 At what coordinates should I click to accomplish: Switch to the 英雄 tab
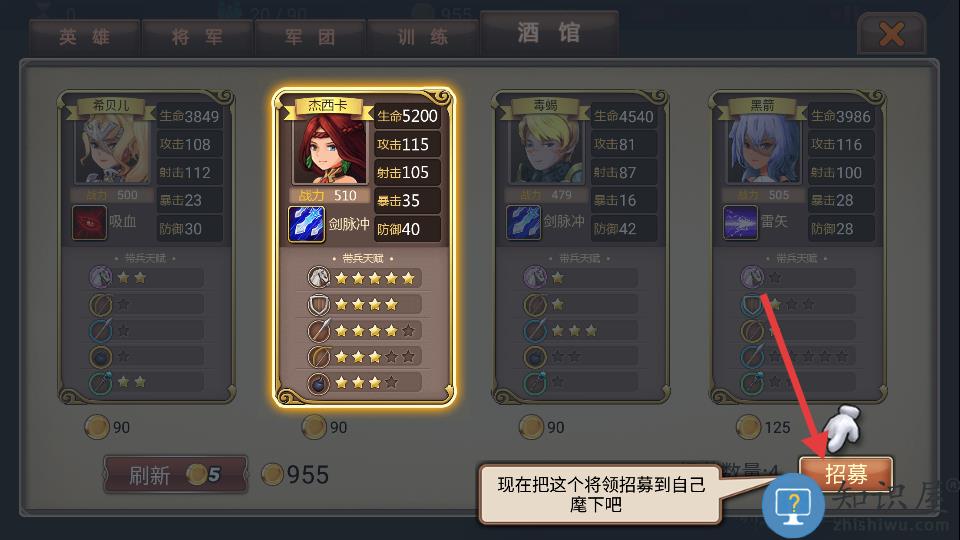tap(84, 38)
